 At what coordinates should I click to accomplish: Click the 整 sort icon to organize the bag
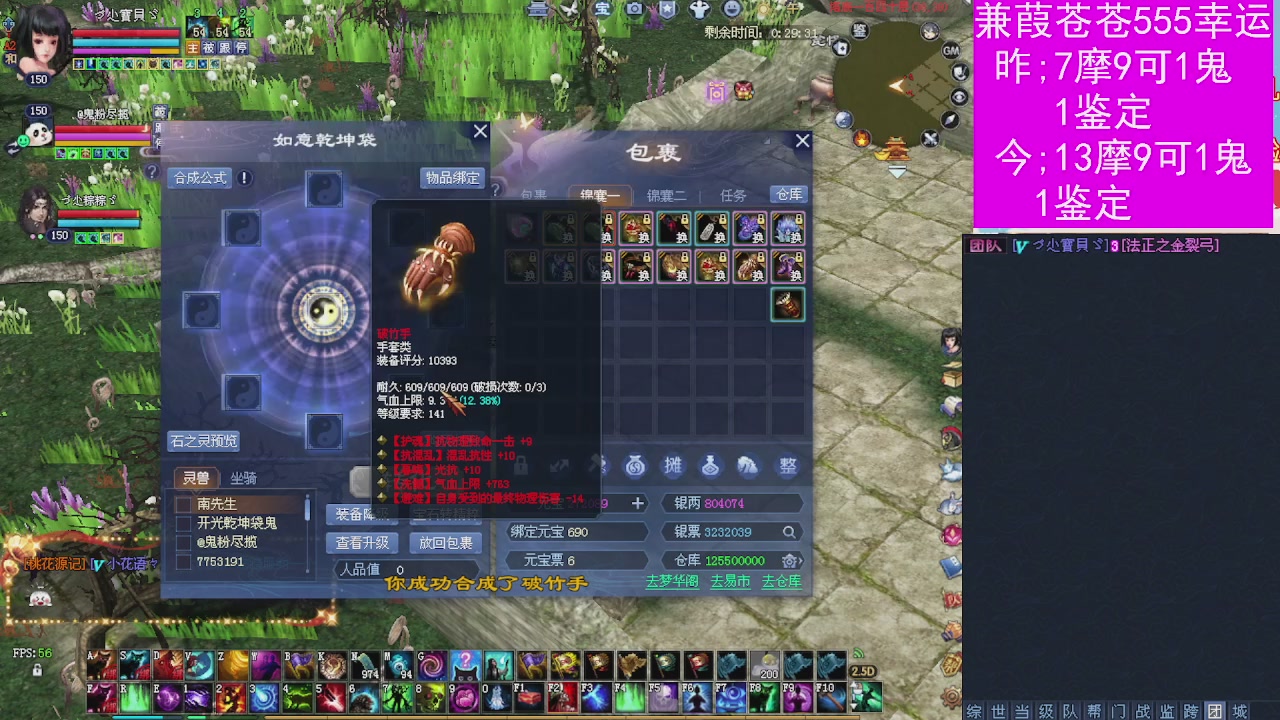789,466
